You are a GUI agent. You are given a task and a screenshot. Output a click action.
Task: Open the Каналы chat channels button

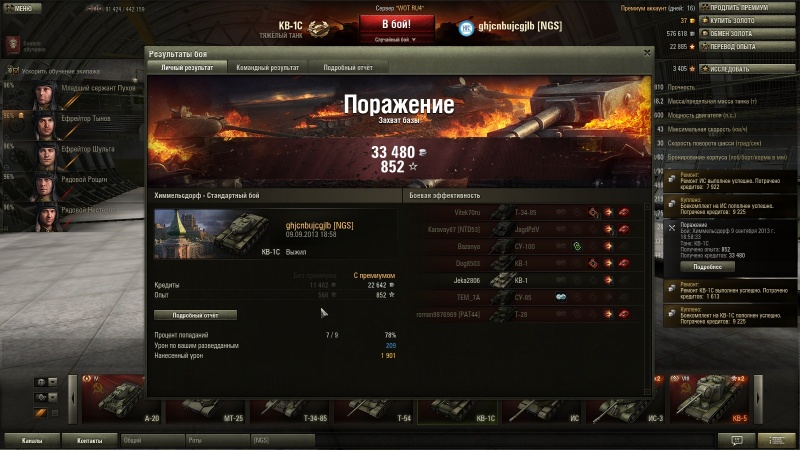tap(32, 439)
